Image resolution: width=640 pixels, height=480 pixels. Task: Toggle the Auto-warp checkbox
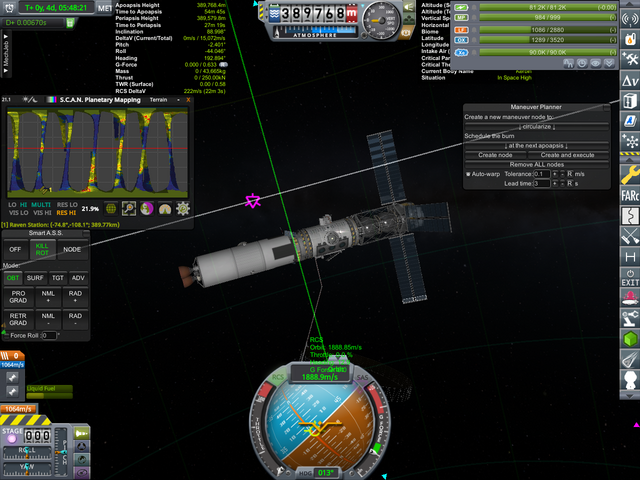(x=468, y=174)
